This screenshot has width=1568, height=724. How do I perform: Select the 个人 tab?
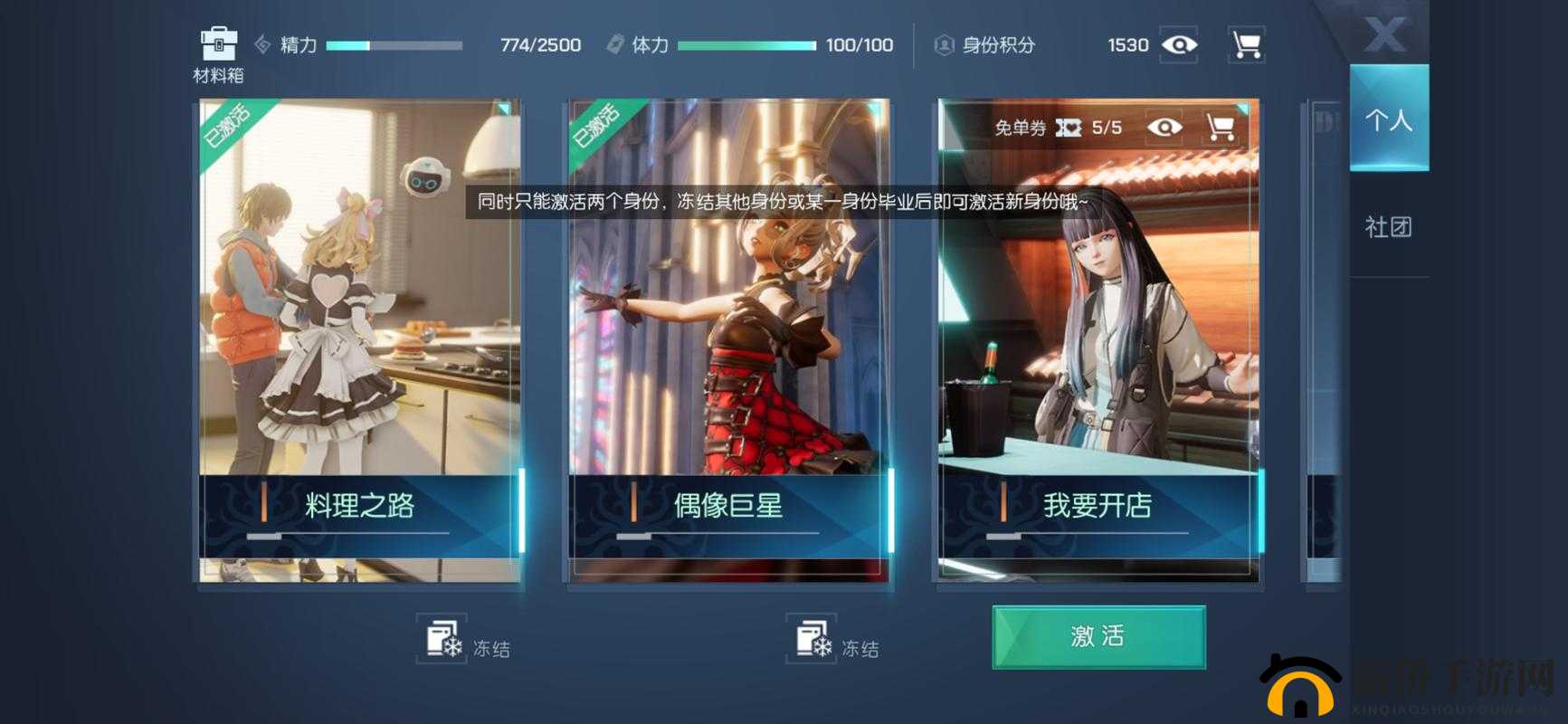(1388, 118)
